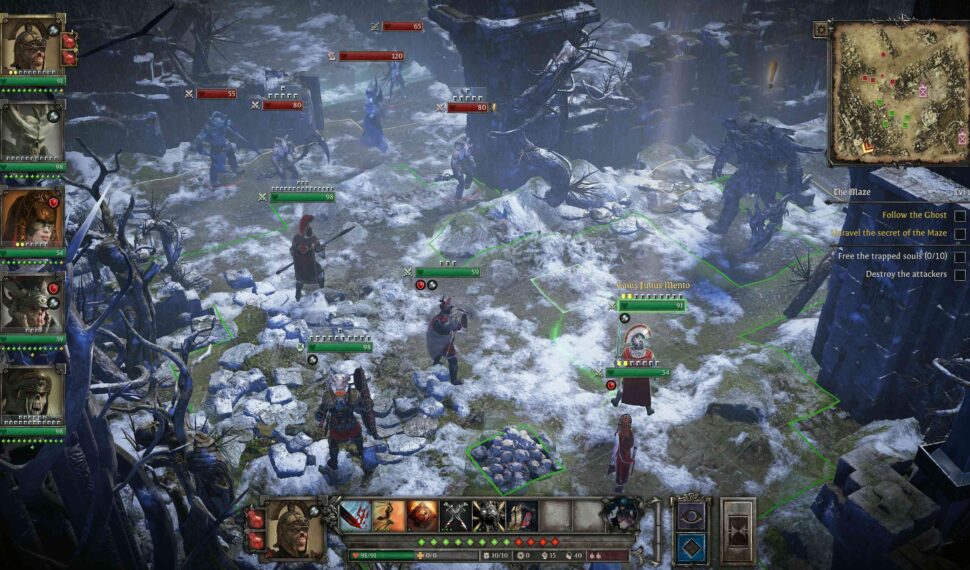The width and height of the screenshot is (970, 570).
Task: Activate the skull with crossed blades ability
Action: (489, 516)
